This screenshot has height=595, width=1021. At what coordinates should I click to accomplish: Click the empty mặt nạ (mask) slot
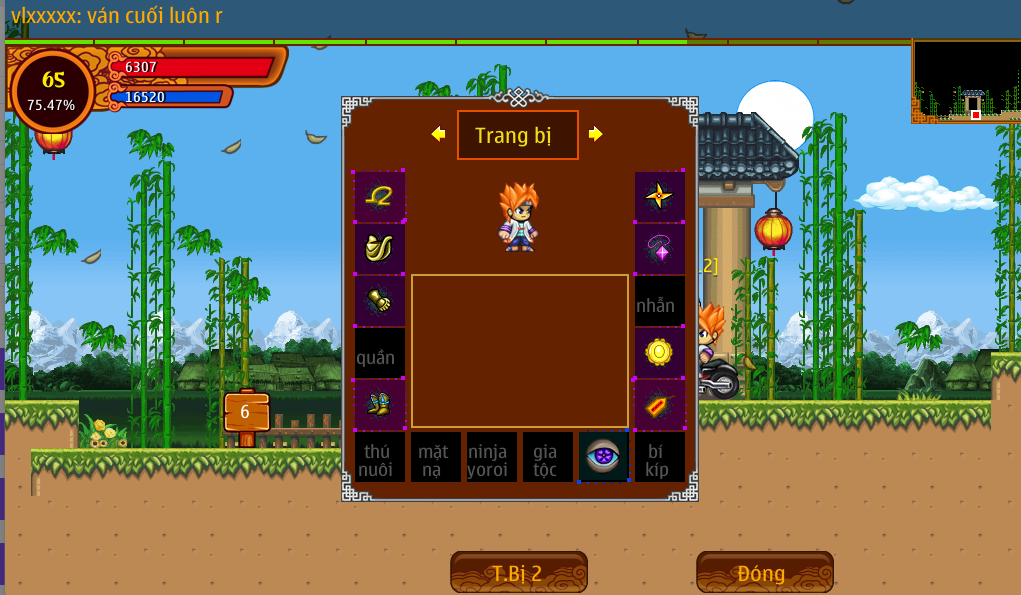(436, 457)
